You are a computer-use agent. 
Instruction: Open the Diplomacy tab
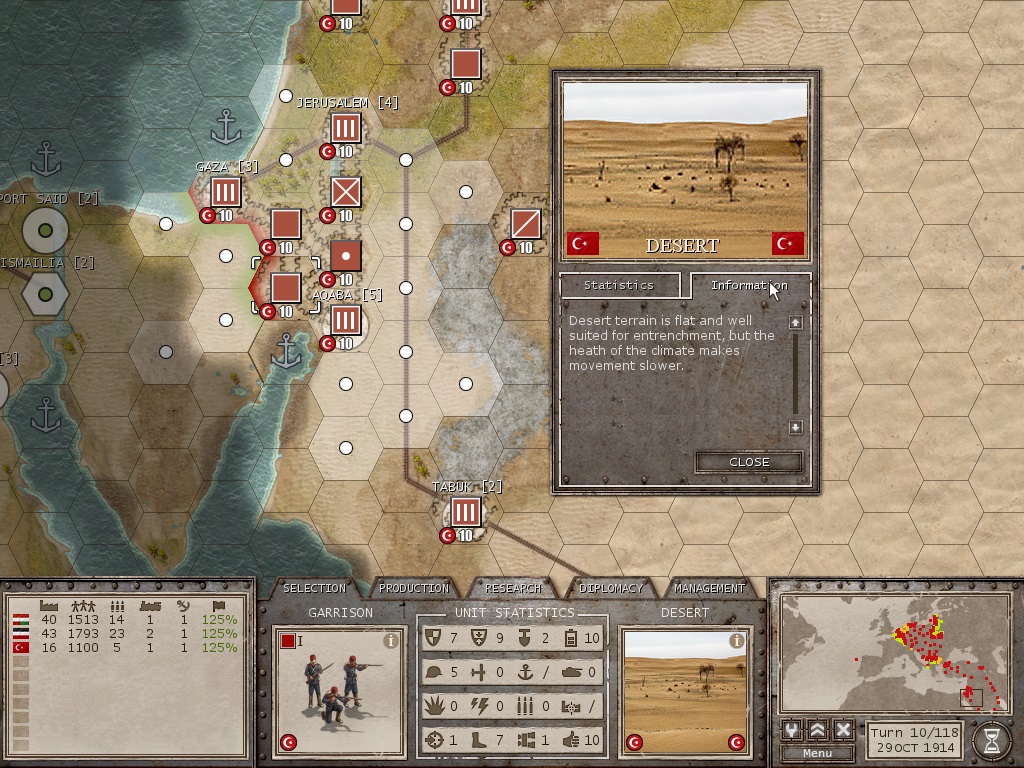pos(611,588)
